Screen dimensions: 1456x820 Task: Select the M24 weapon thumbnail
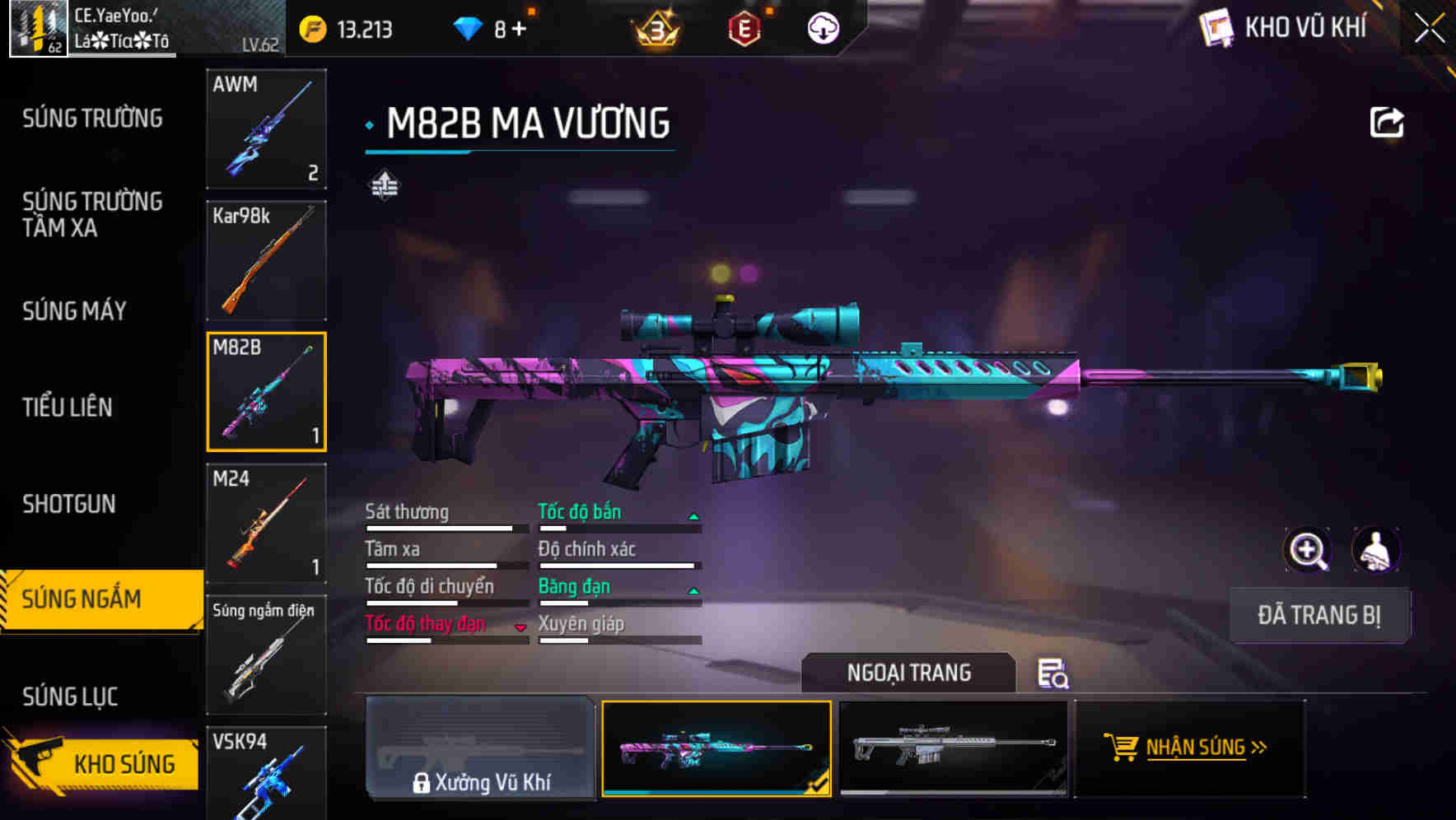coord(266,523)
